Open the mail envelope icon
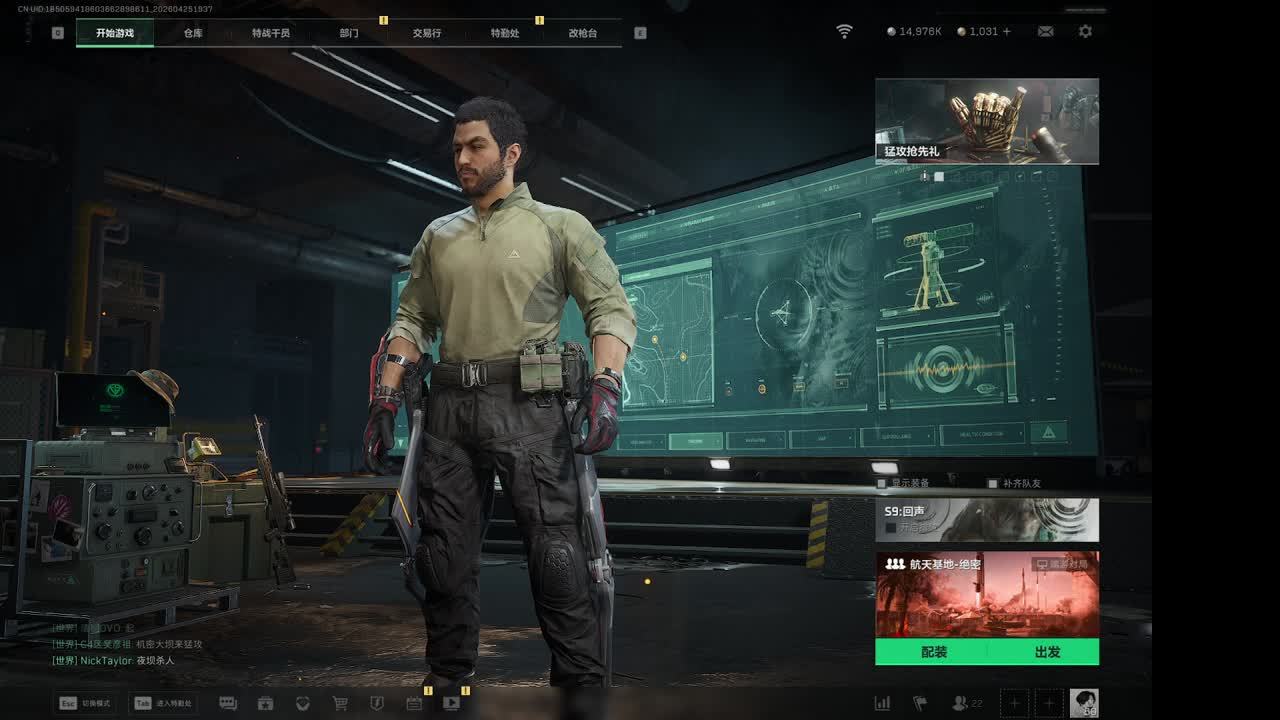 pos(1045,32)
